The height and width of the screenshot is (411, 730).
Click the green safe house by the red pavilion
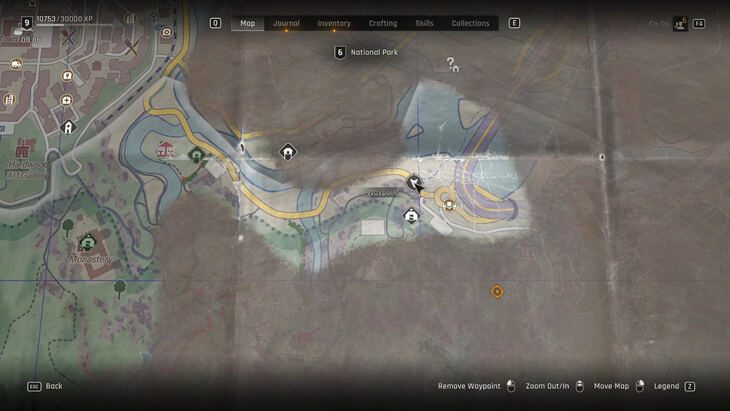(x=197, y=155)
